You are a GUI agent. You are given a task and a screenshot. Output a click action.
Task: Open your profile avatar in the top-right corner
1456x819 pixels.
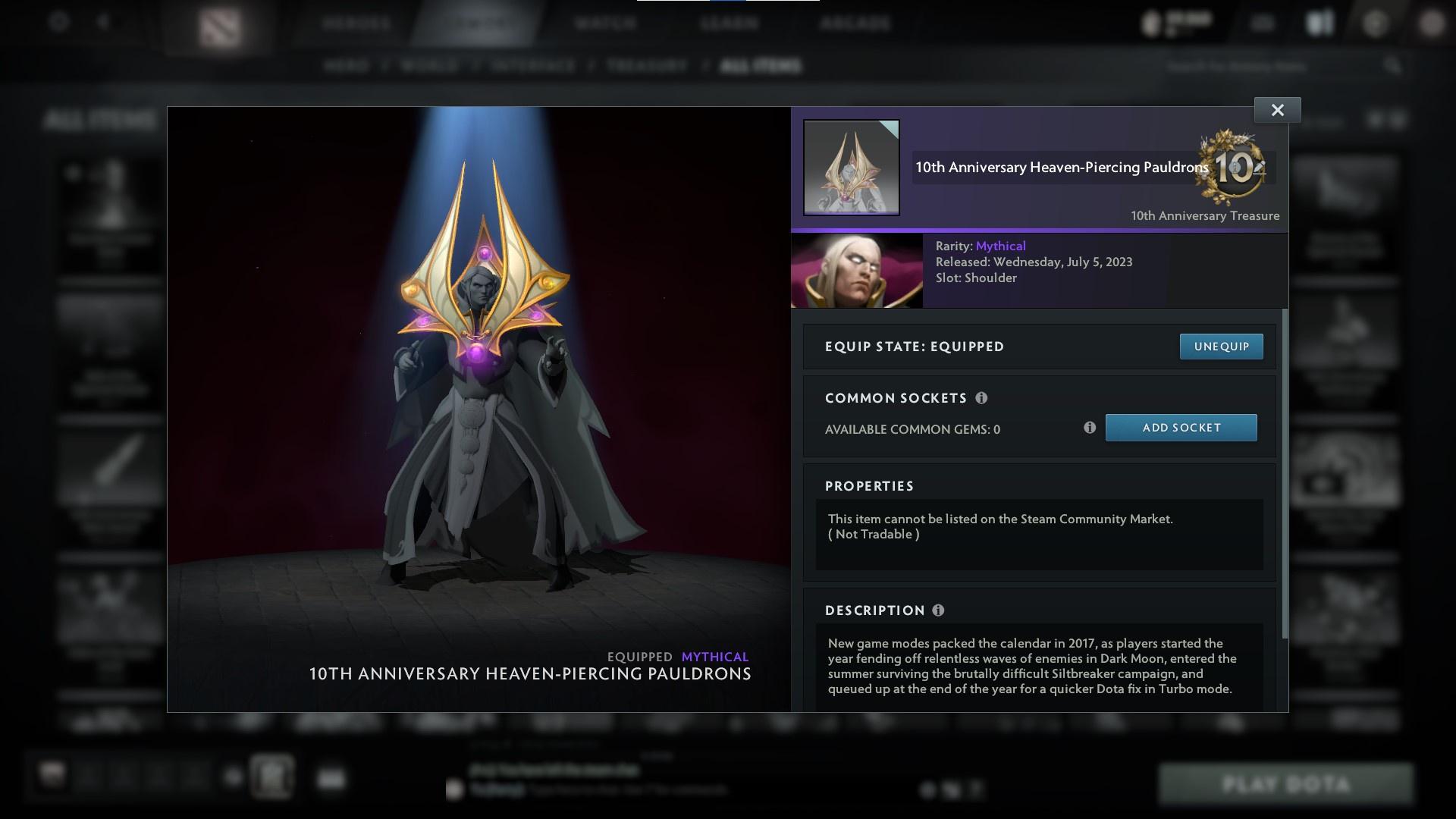pyautogui.click(x=1432, y=23)
